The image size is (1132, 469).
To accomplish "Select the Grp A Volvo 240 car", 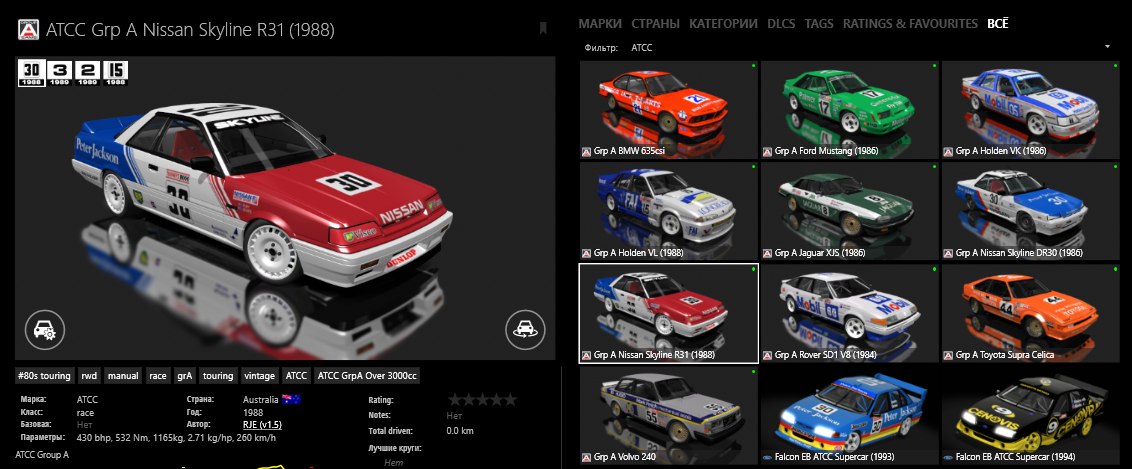I will pos(669,413).
